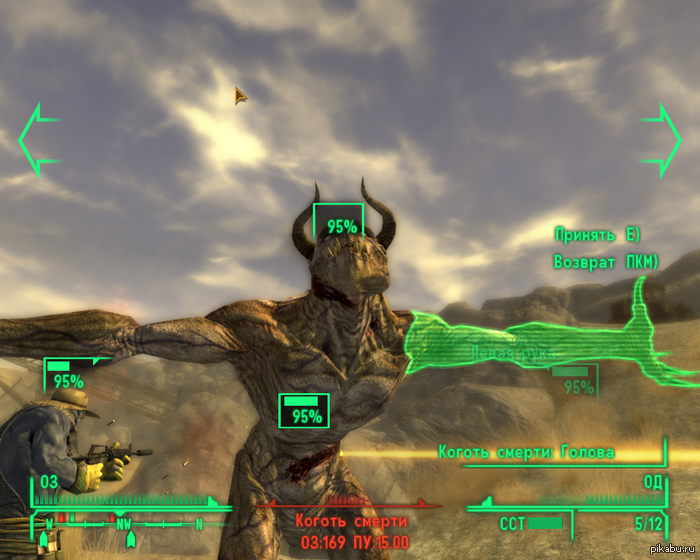Target the torso's 95% hit-chance box
Viewport: 700px width, 560px height.
click(x=304, y=411)
